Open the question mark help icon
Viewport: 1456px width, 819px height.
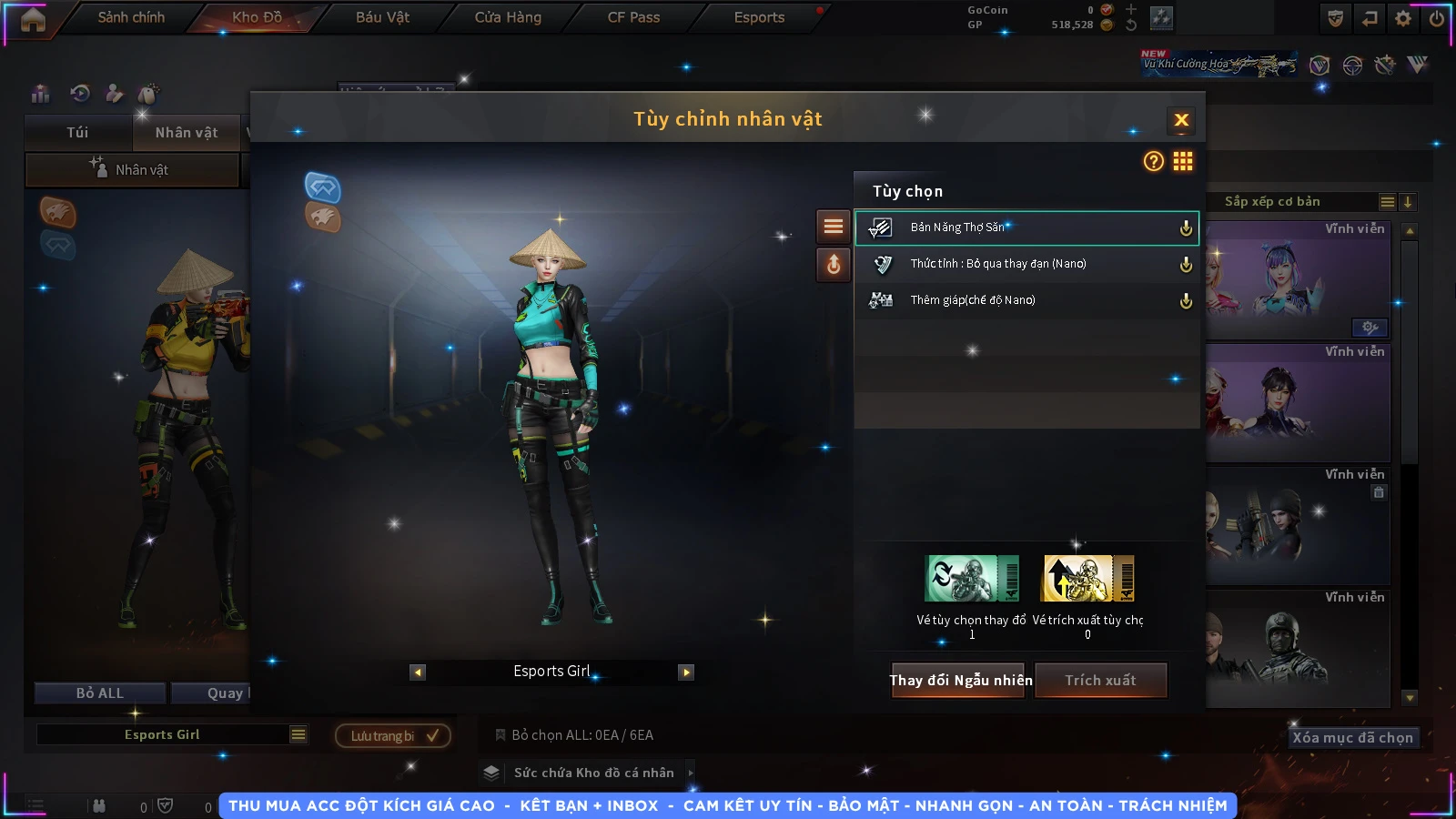pos(1153,162)
